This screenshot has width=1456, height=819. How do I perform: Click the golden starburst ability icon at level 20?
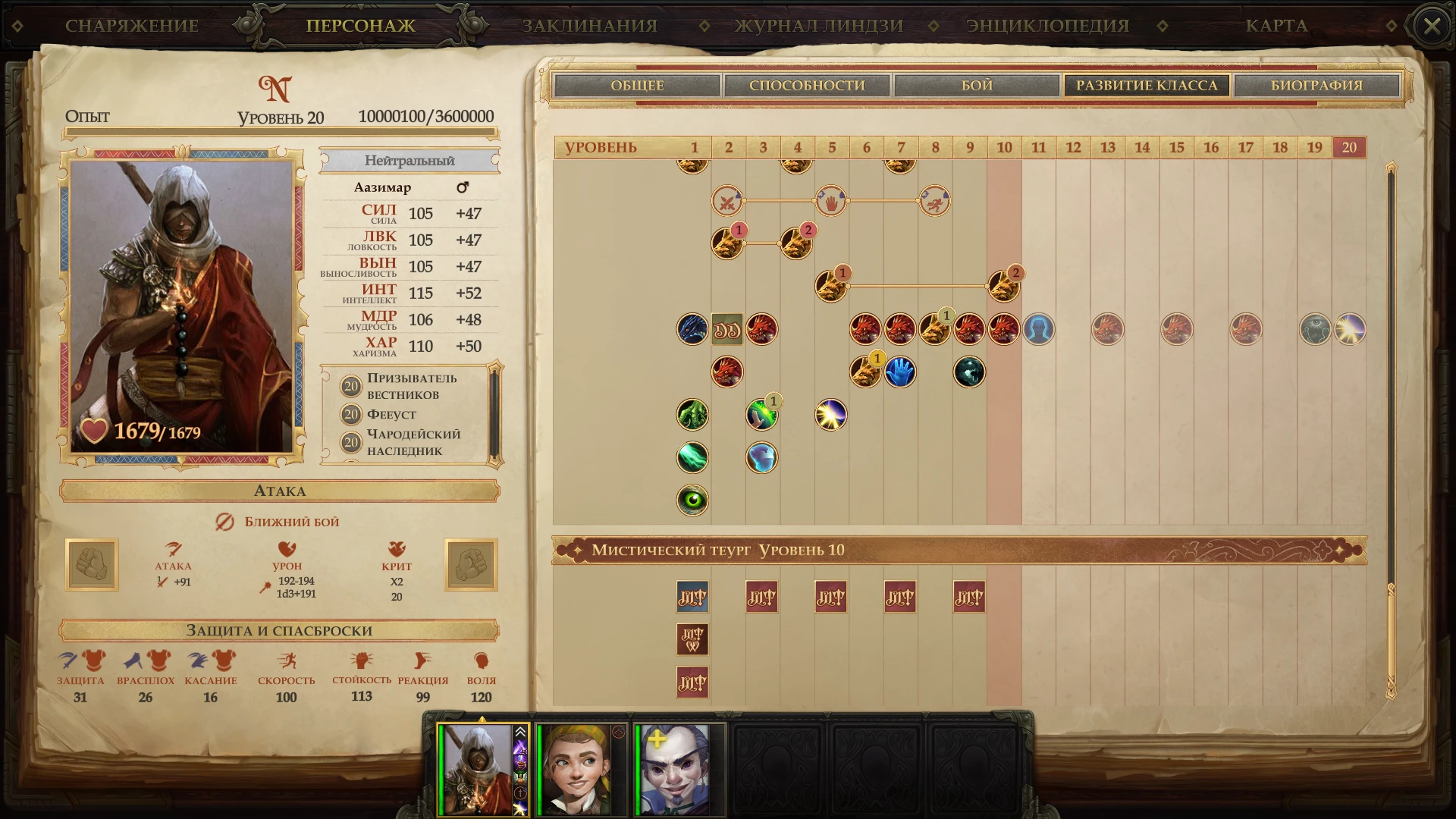tap(1351, 329)
